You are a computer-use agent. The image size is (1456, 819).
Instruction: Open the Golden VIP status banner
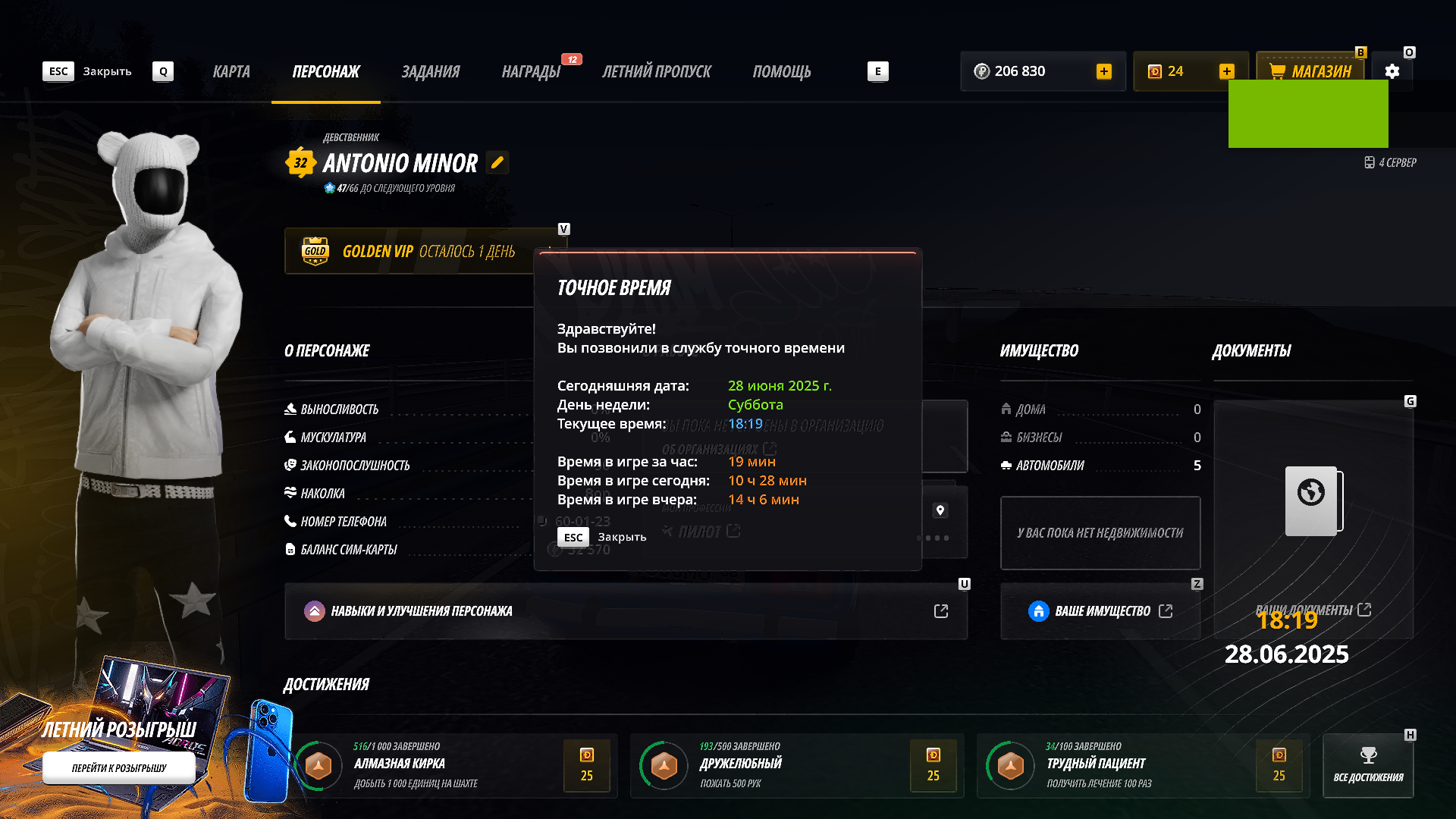(409, 251)
